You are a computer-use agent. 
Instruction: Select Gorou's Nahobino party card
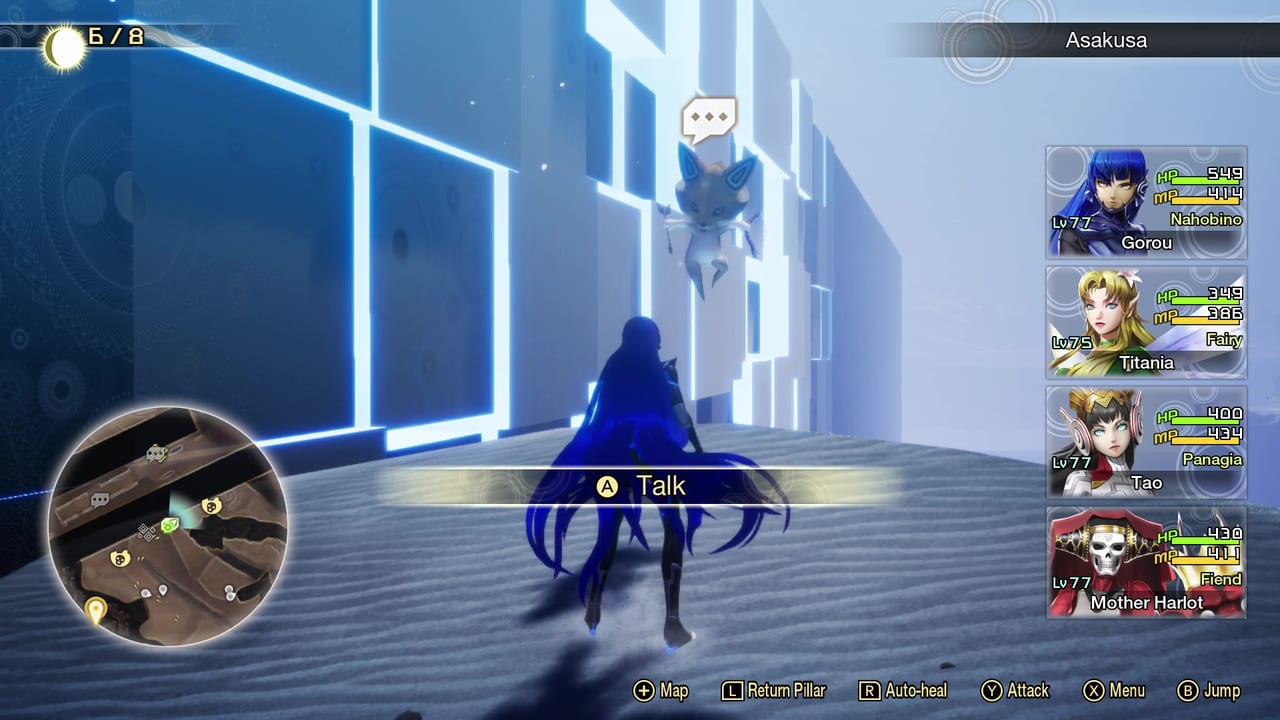click(x=1146, y=202)
